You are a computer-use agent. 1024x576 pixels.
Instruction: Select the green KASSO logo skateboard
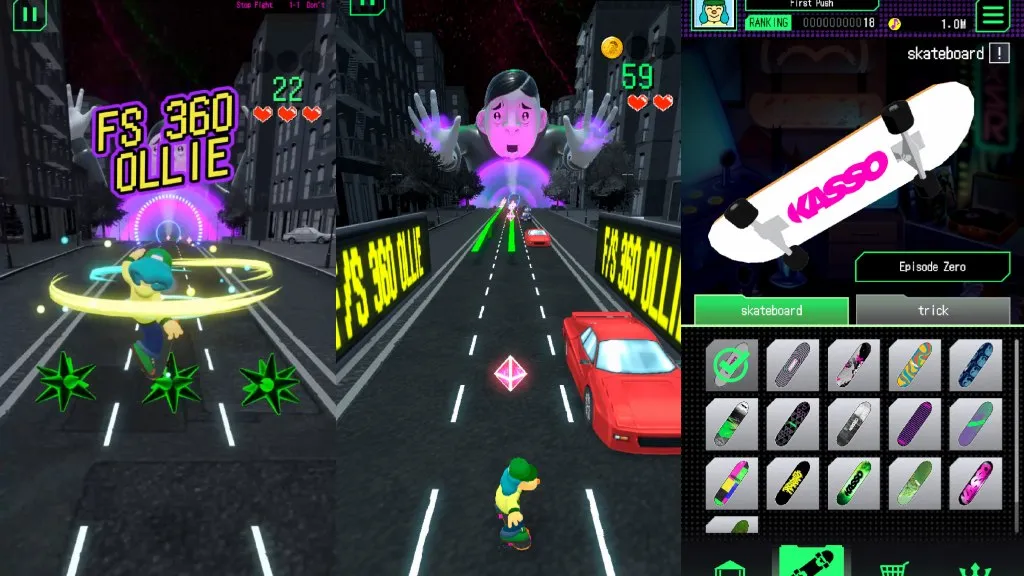(853, 483)
